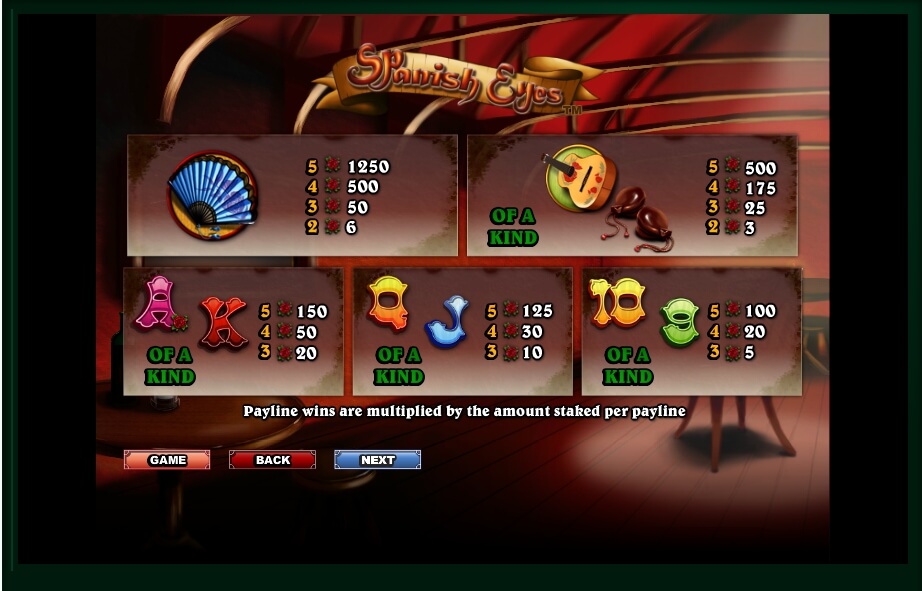Return to the game with GAME button

[x=167, y=460]
